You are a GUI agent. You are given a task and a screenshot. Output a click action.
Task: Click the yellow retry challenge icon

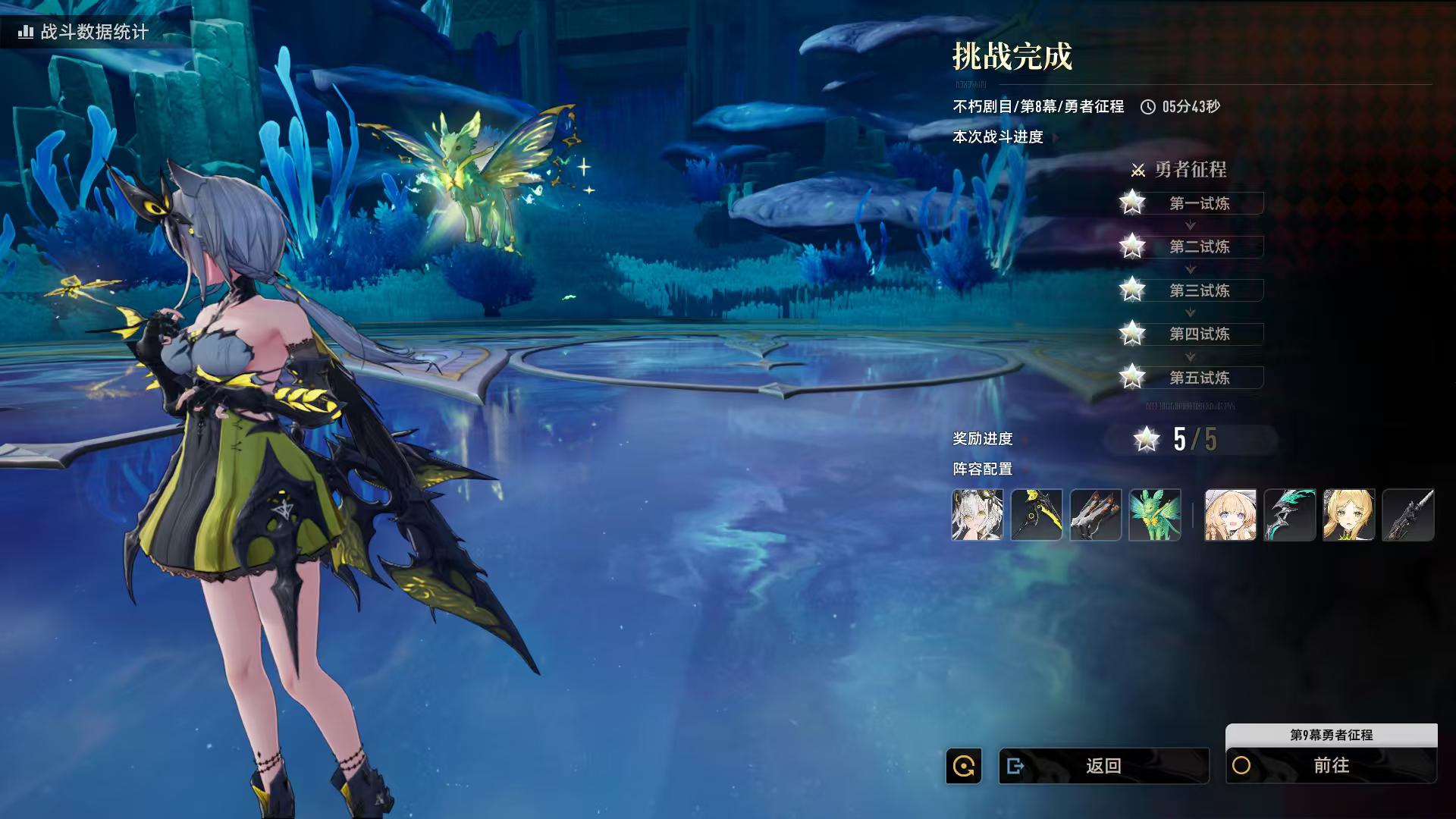pyautogui.click(x=964, y=766)
